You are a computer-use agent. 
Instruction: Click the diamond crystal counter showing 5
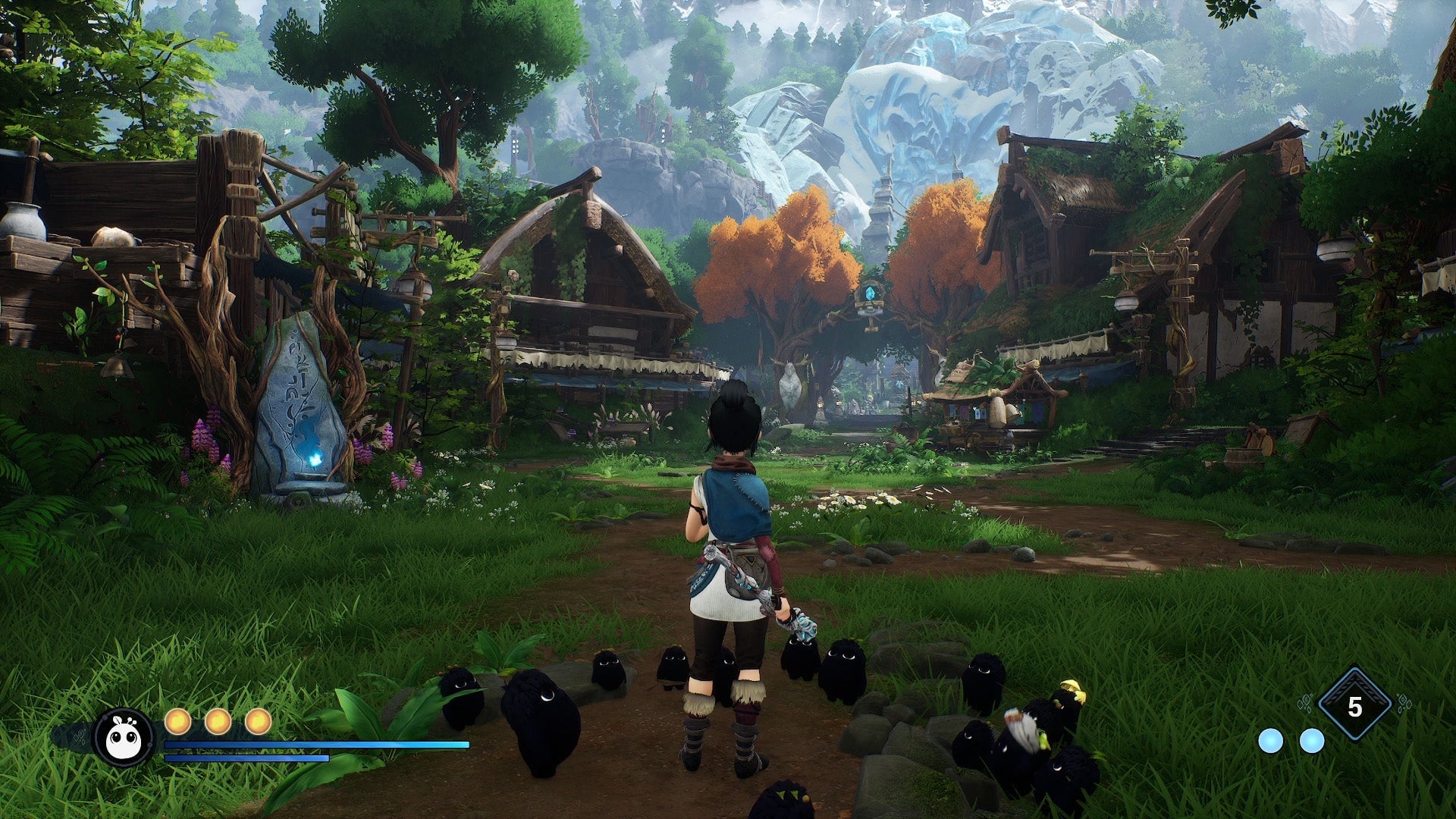(1354, 705)
